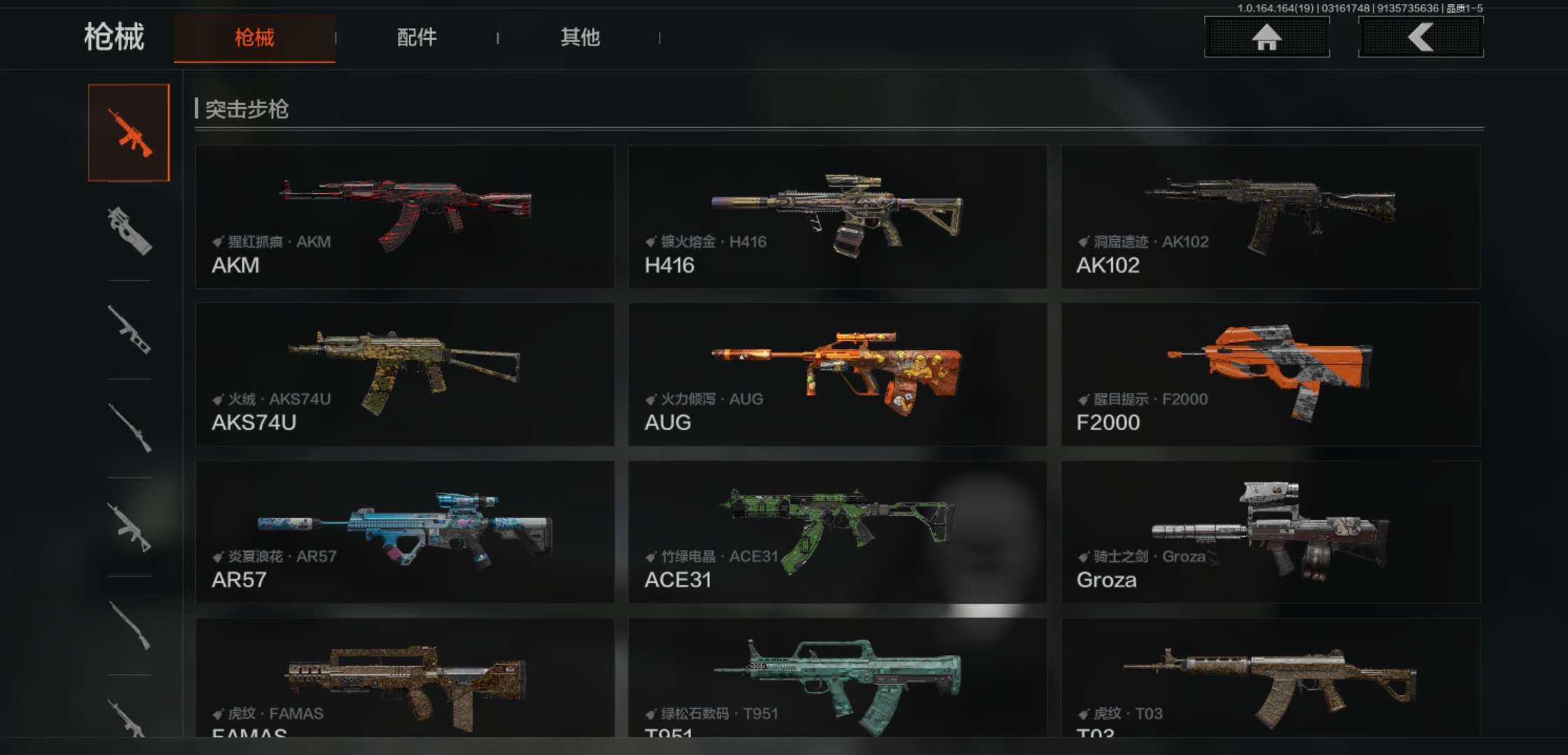Open the green ACE31 weapon card
The height and width of the screenshot is (755, 1568).
point(837,532)
